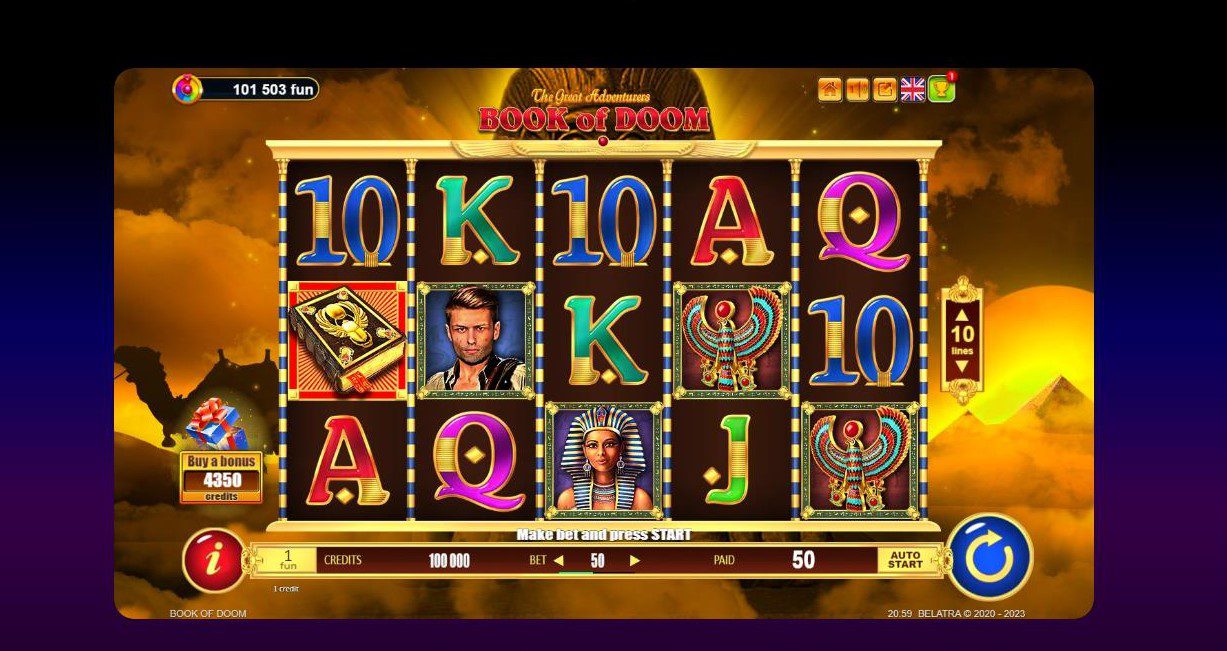Change language via the UK flag
The height and width of the screenshot is (651, 1227).
click(x=912, y=90)
